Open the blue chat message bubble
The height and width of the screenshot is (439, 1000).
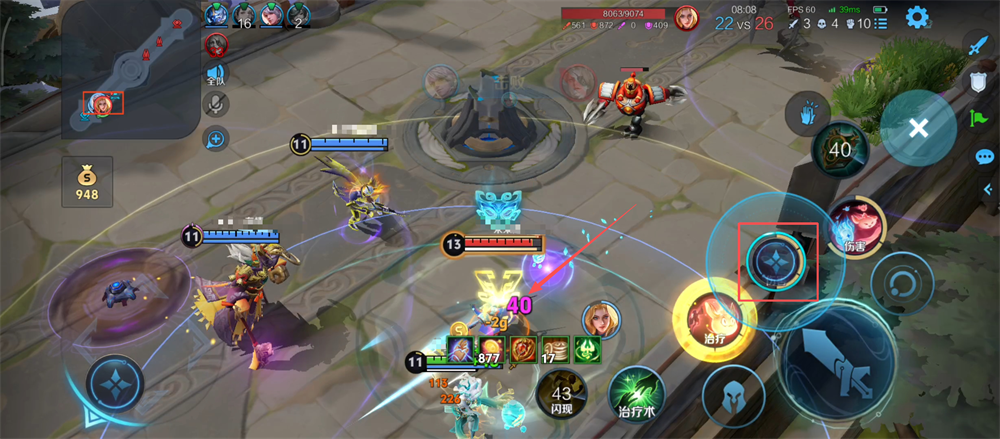coord(984,156)
